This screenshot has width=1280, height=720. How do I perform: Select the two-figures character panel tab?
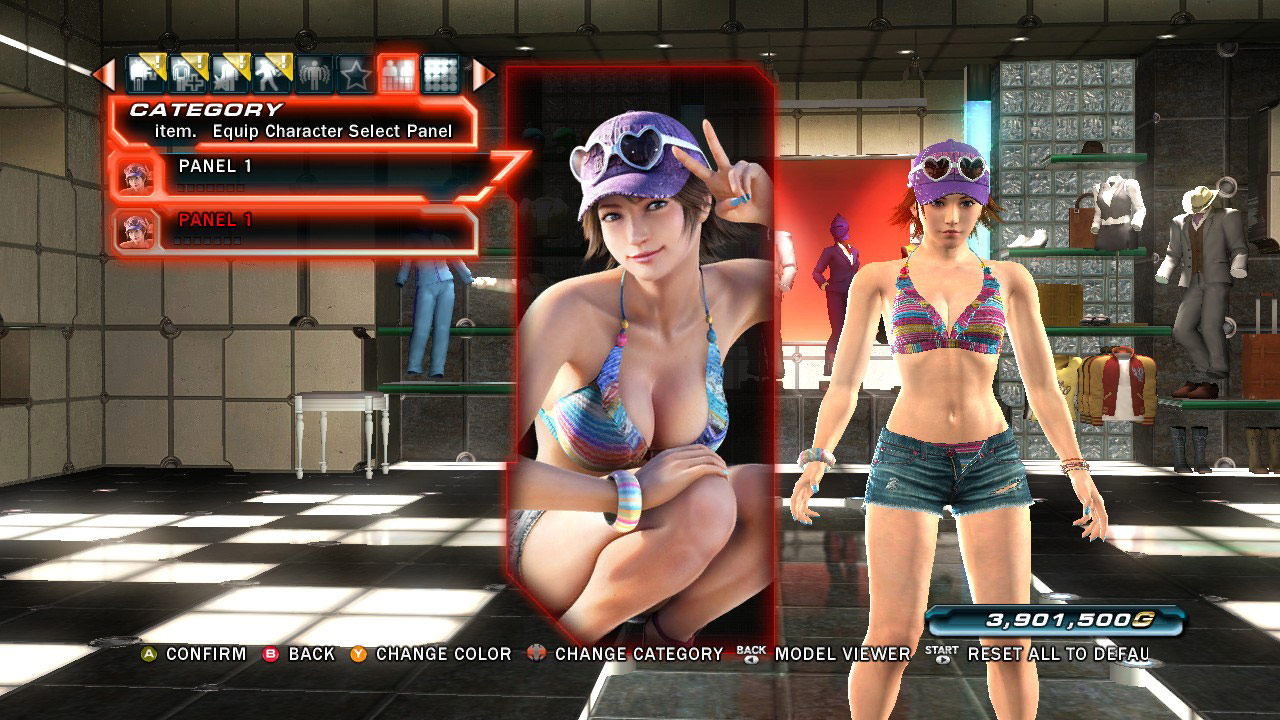(x=398, y=75)
